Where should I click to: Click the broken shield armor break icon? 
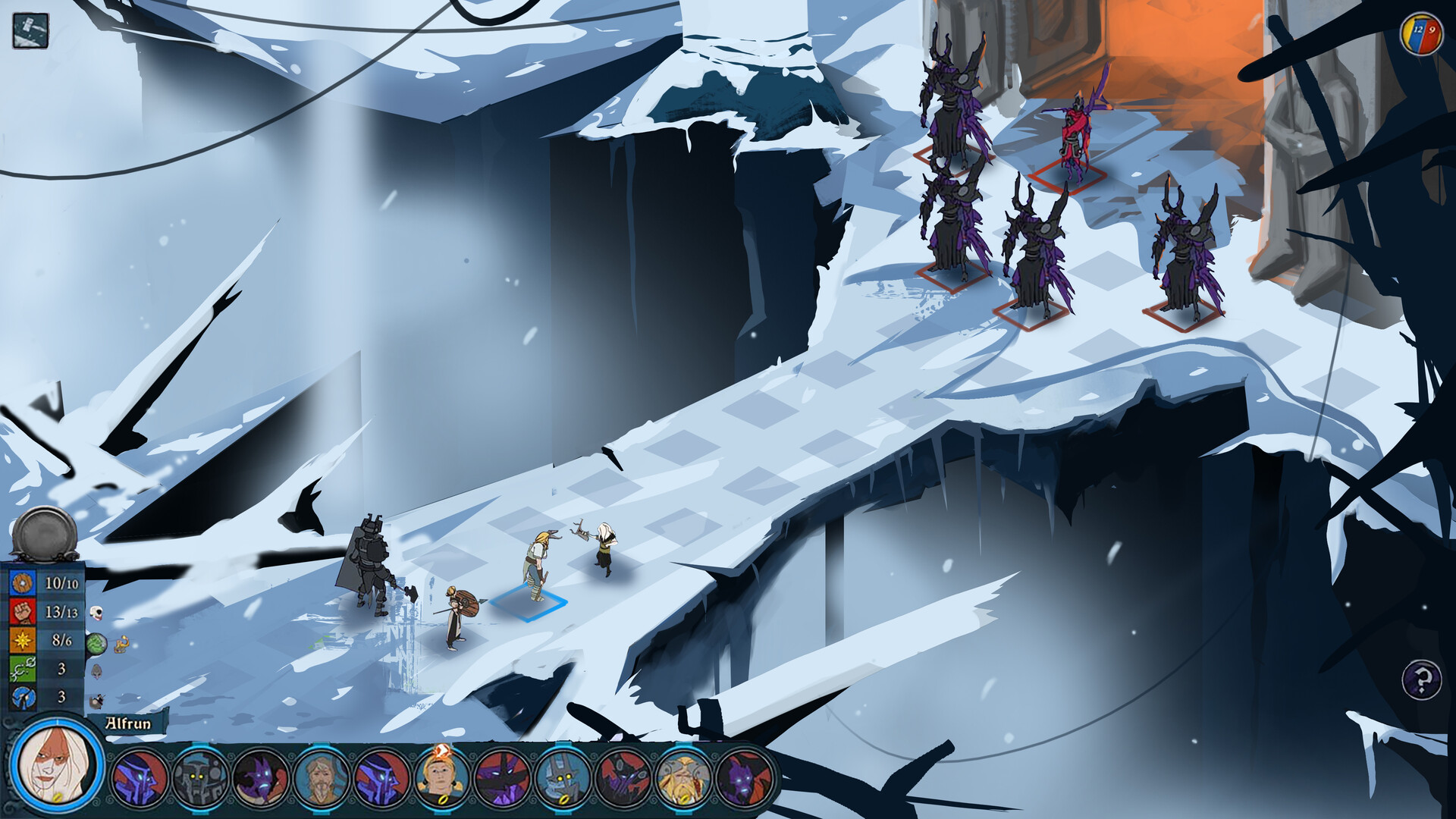point(23,697)
